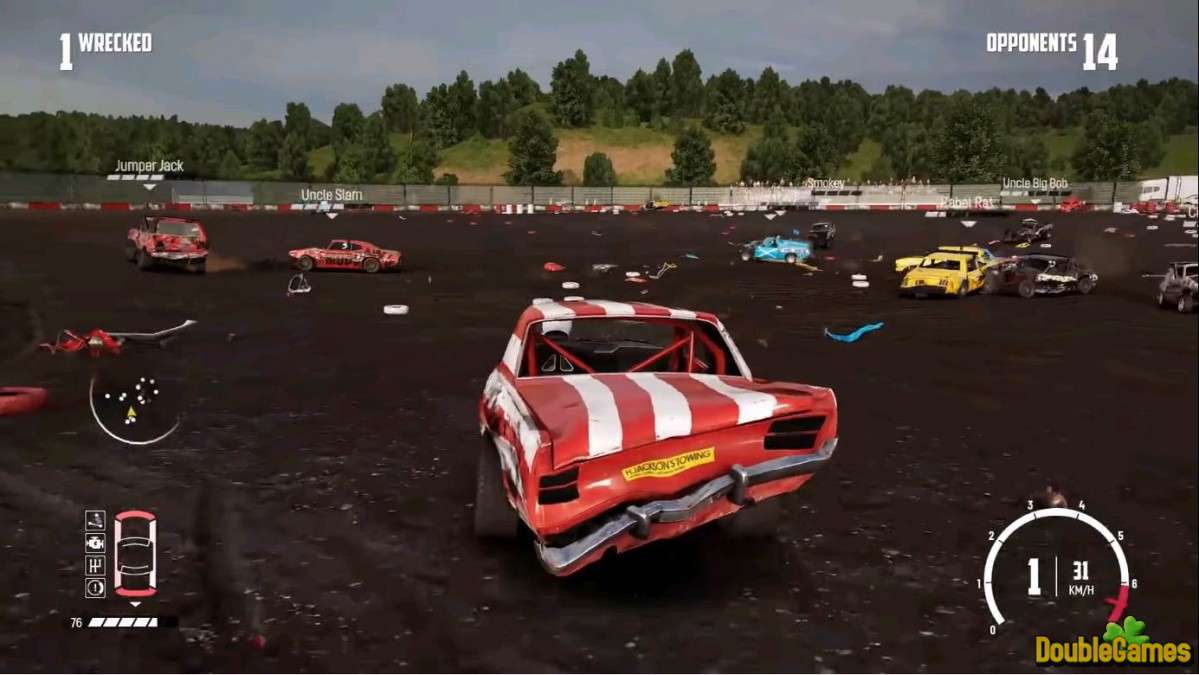Click the Jumper Jack opponent name tag

[x=148, y=166]
